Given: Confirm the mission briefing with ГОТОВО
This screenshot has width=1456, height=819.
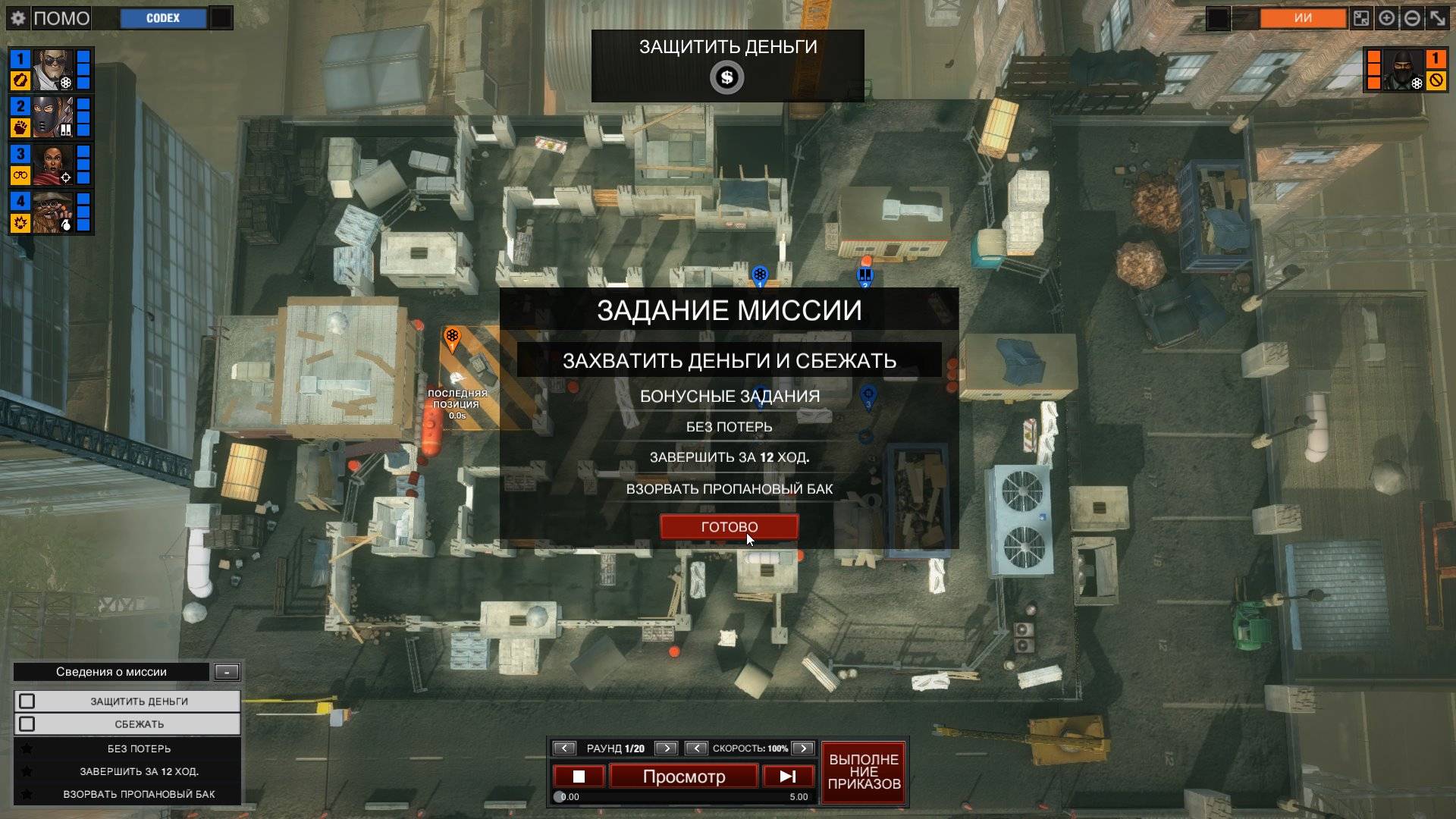Looking at the screenshot, I should point(729,526).
